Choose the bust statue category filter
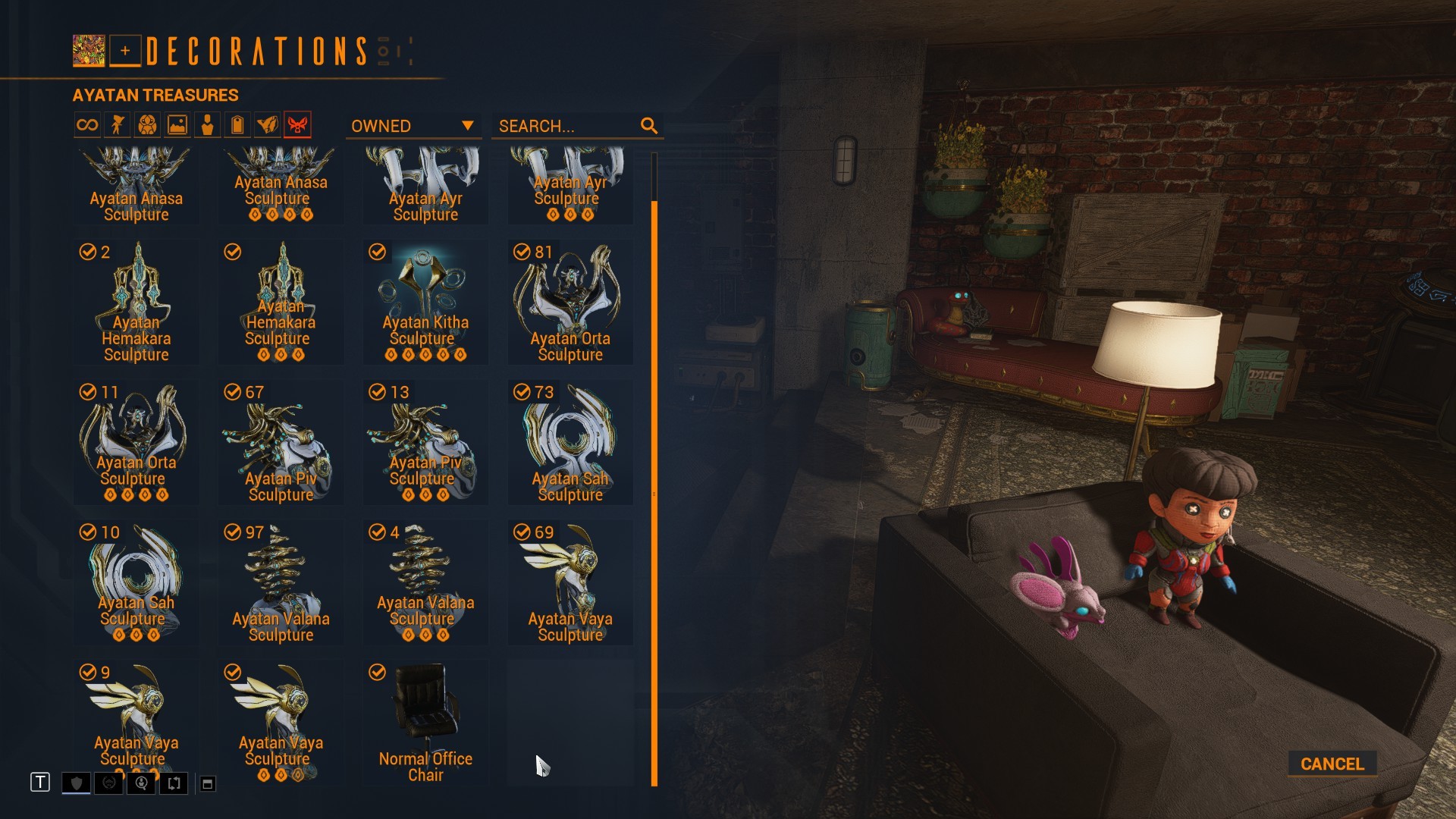Viewport: 1456px width, 819px height. pos(207,125)
